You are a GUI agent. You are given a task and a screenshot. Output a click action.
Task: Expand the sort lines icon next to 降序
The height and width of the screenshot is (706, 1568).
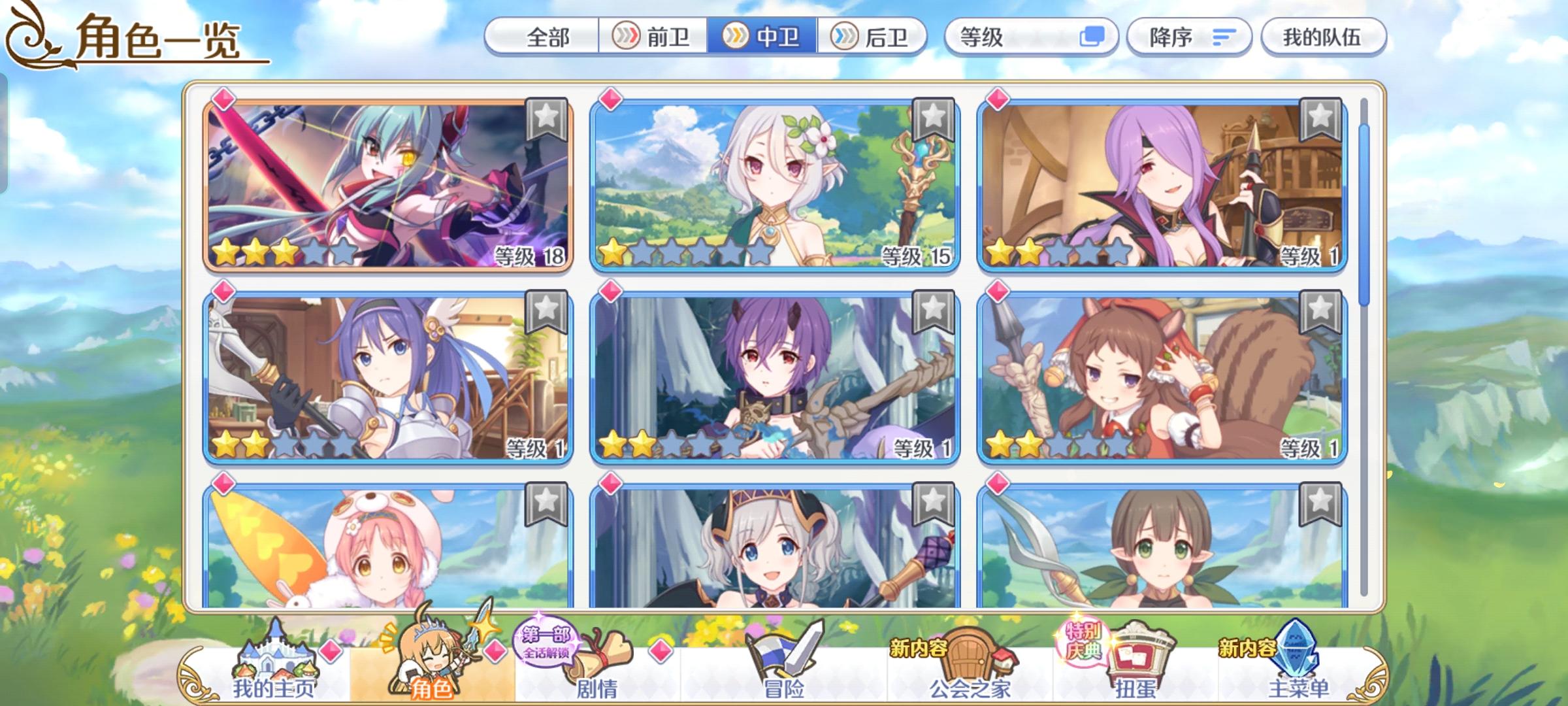[x=1223, y=38]
